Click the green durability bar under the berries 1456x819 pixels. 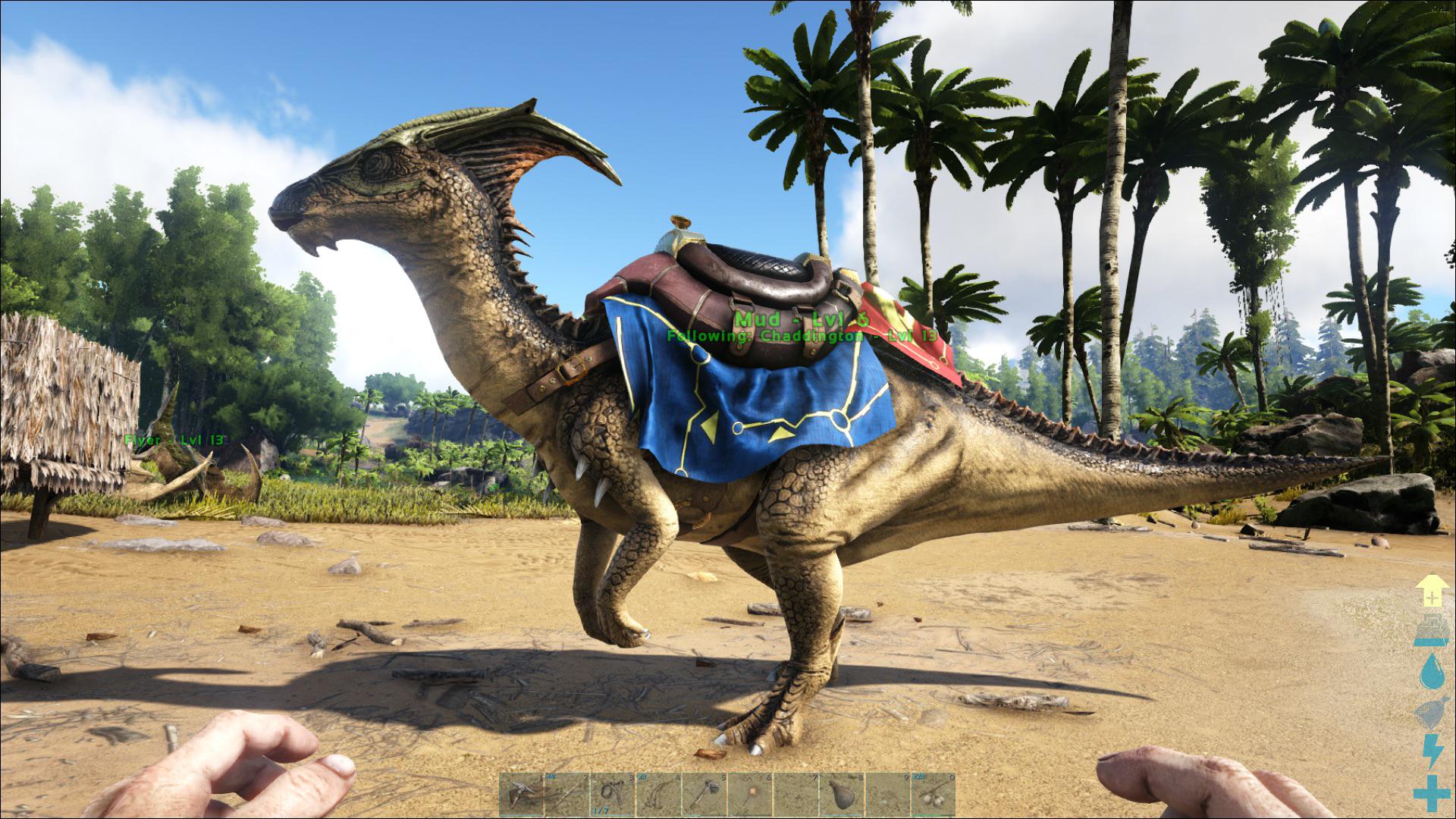click(x=931, y=814)
